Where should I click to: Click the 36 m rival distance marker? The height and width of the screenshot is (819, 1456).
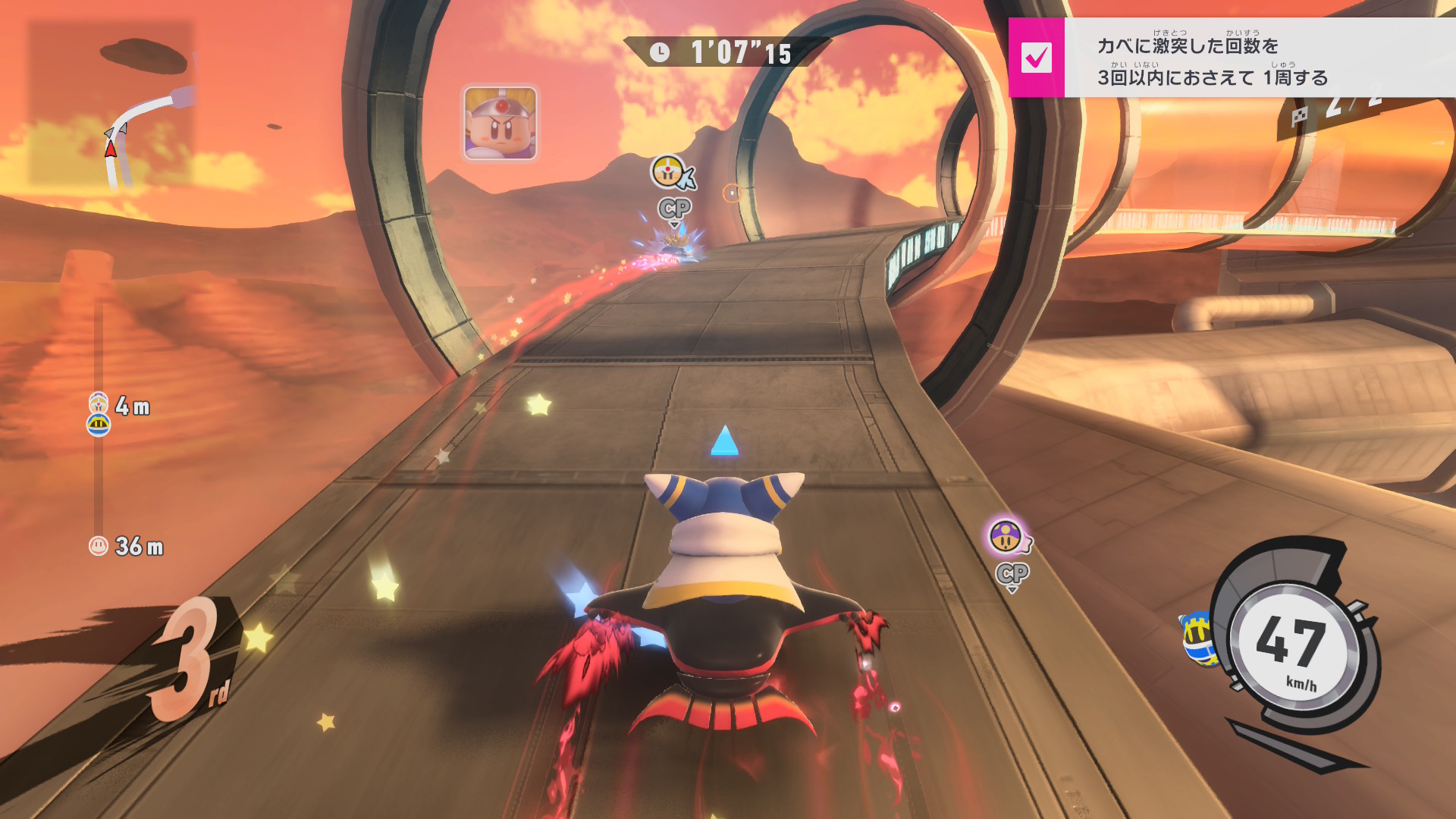127,546
